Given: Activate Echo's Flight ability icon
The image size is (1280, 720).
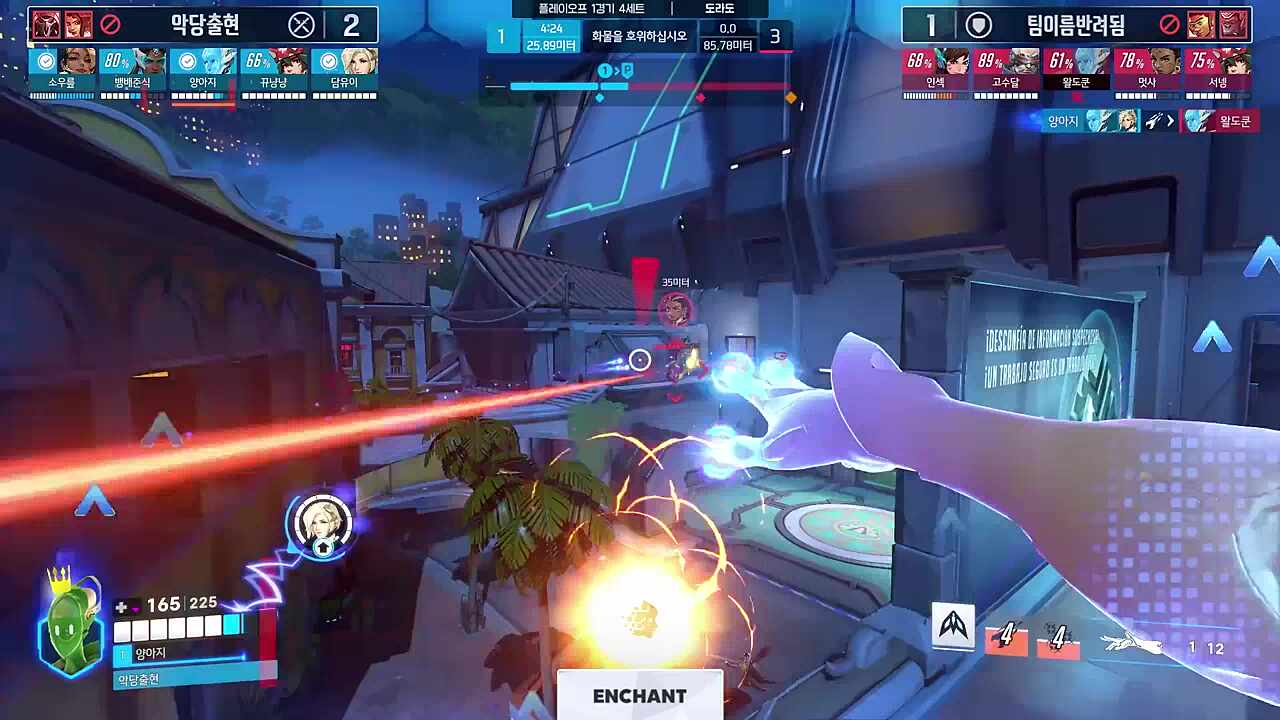Looking at the screenshot, I should [954, 628].
